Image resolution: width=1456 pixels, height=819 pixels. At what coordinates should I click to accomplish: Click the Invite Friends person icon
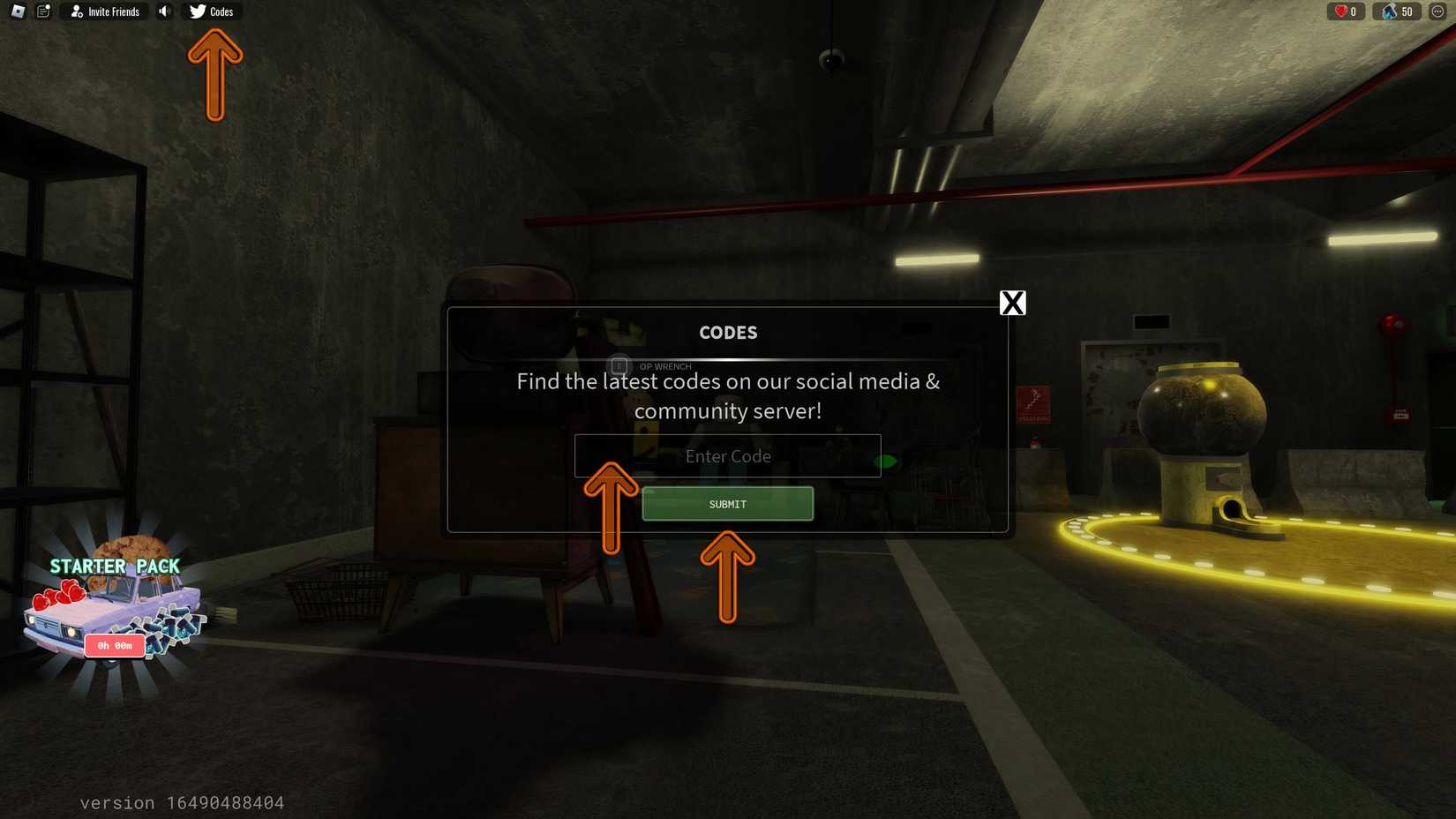(74, 11)
